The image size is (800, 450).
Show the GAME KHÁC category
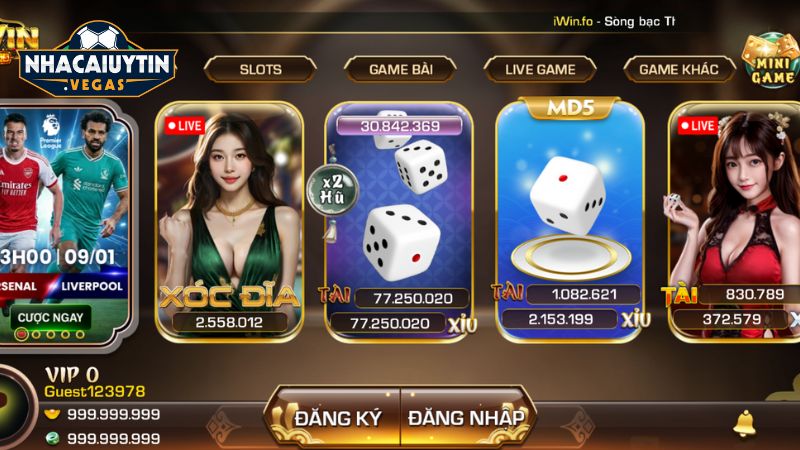click(679, 69)
